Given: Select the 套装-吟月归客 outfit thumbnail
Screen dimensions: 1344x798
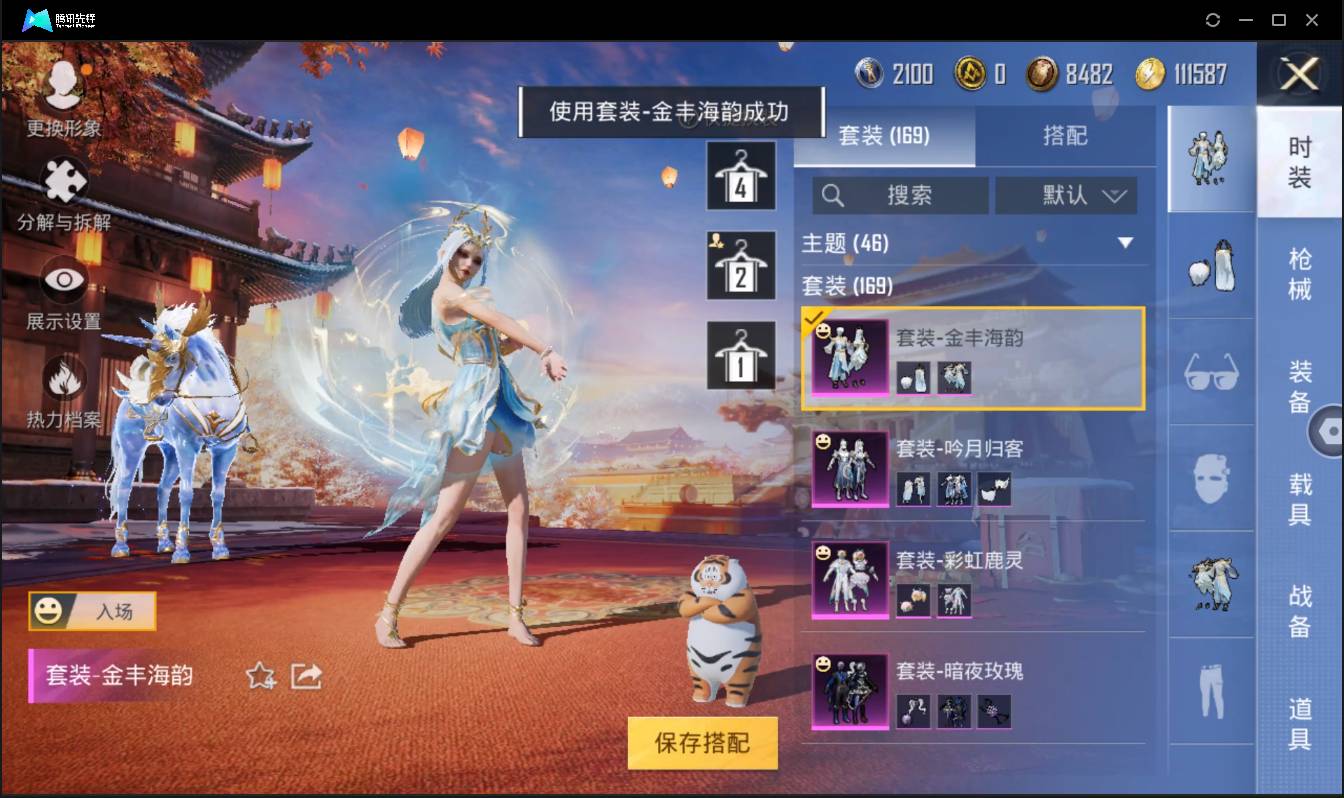Looking at the screenshot, I should point(849,470).
